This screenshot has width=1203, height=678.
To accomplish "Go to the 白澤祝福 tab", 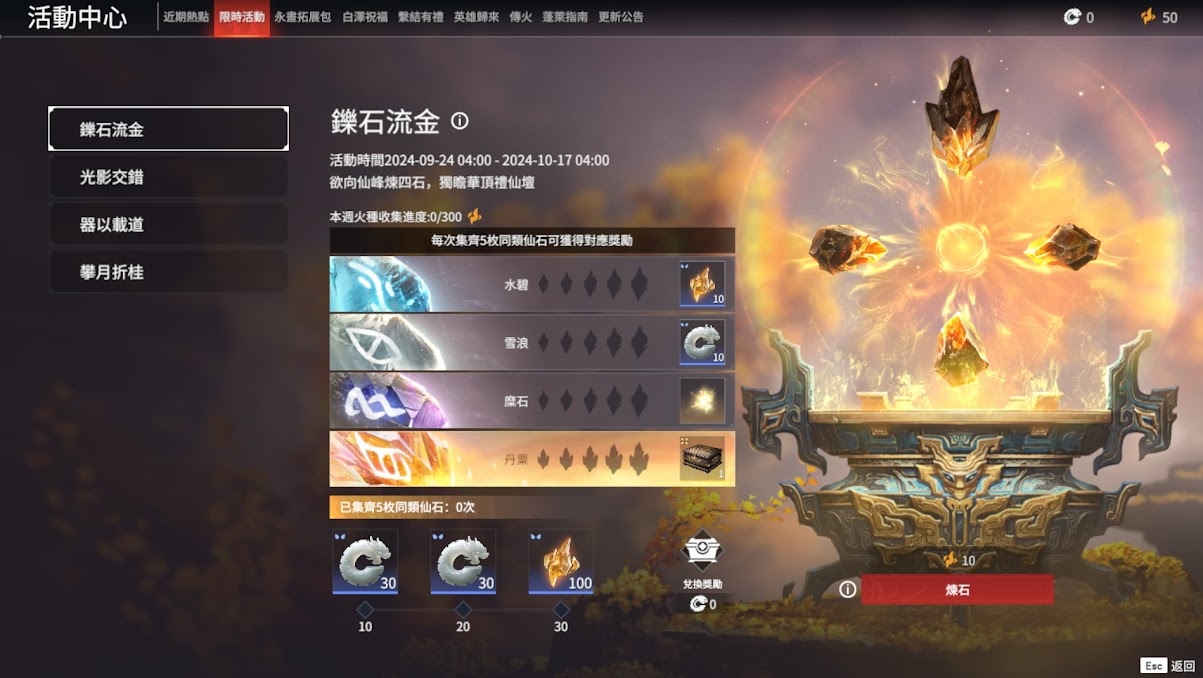I will pyautogui.click(x=366, y=18).
